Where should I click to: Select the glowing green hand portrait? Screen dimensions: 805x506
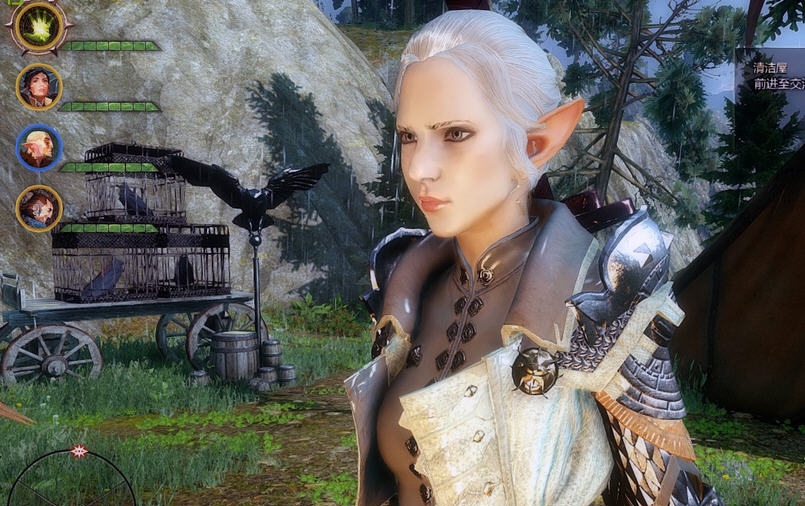tap(39, 27)
